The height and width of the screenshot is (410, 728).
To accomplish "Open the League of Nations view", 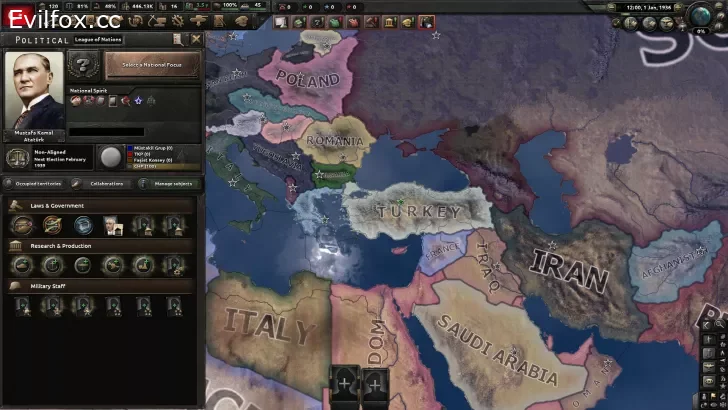I will tap(96, 39).
